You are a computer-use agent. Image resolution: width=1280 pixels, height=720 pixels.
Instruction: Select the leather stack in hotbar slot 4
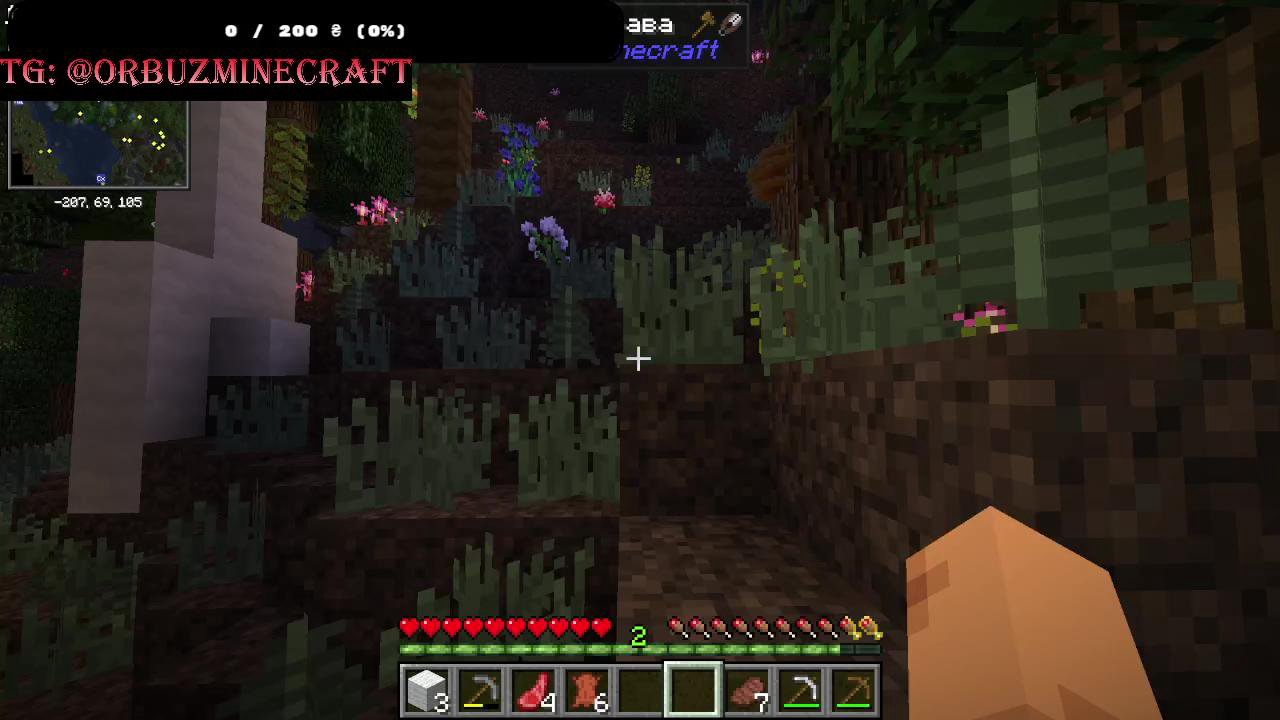point(586,690)
